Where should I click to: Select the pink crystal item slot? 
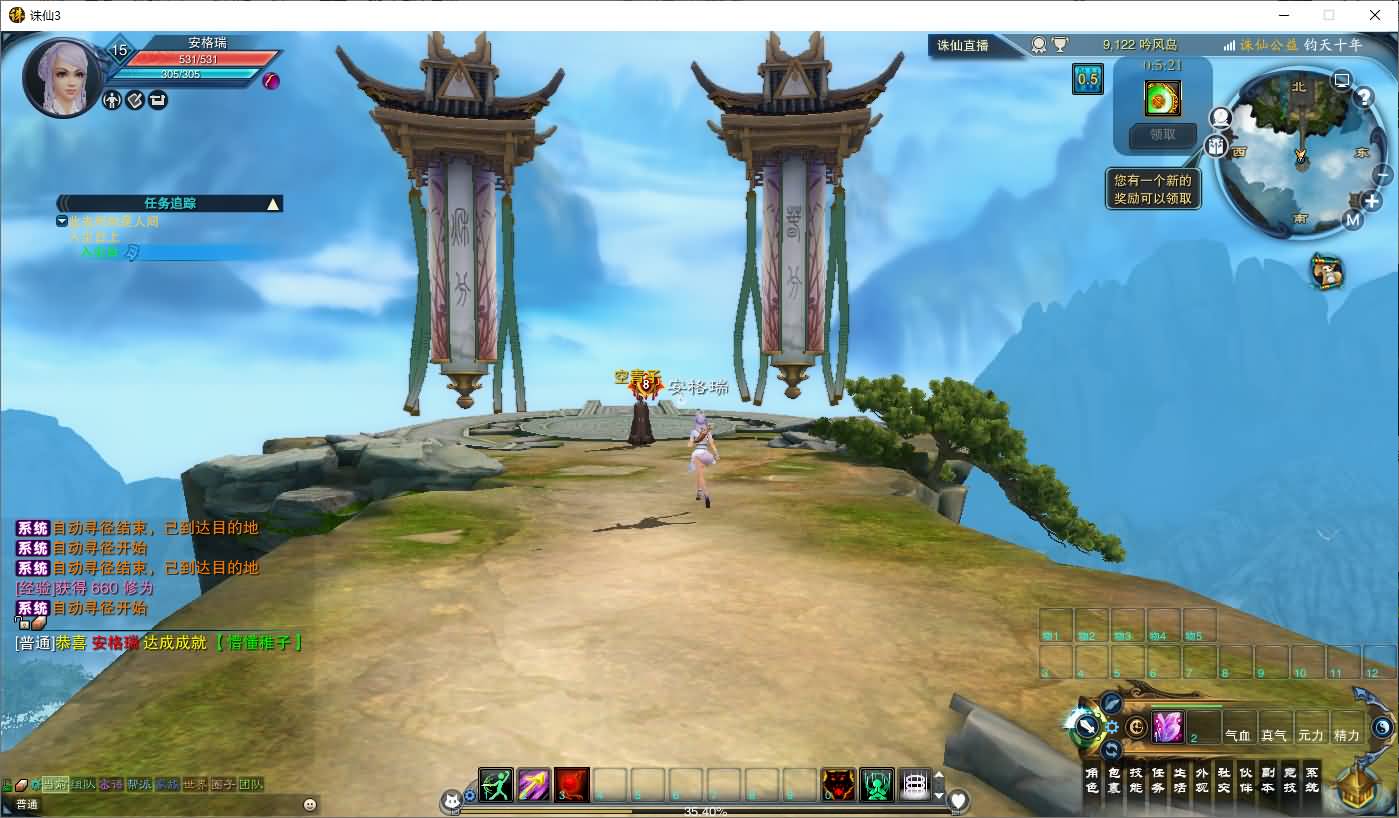[x=1167, y=727]
